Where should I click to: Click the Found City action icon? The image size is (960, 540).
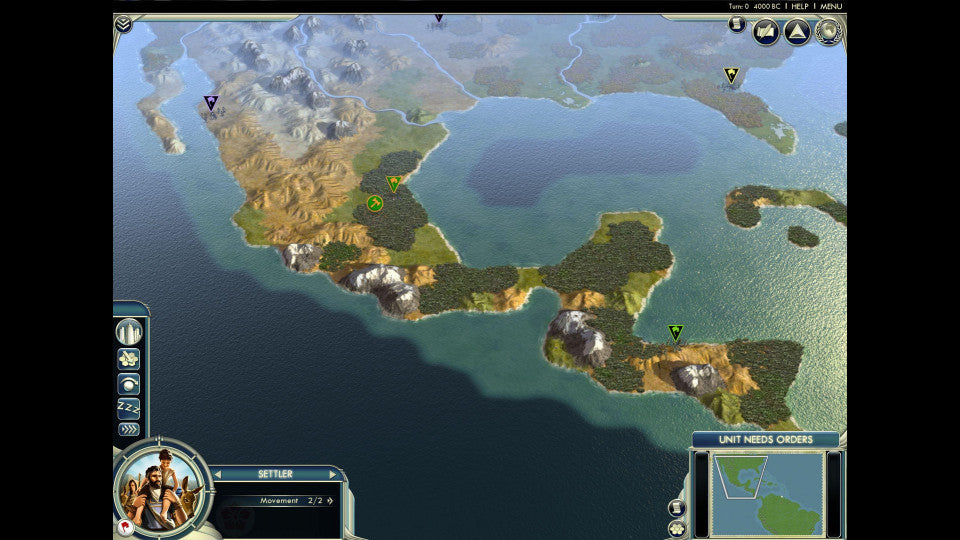tap(129, 332)
